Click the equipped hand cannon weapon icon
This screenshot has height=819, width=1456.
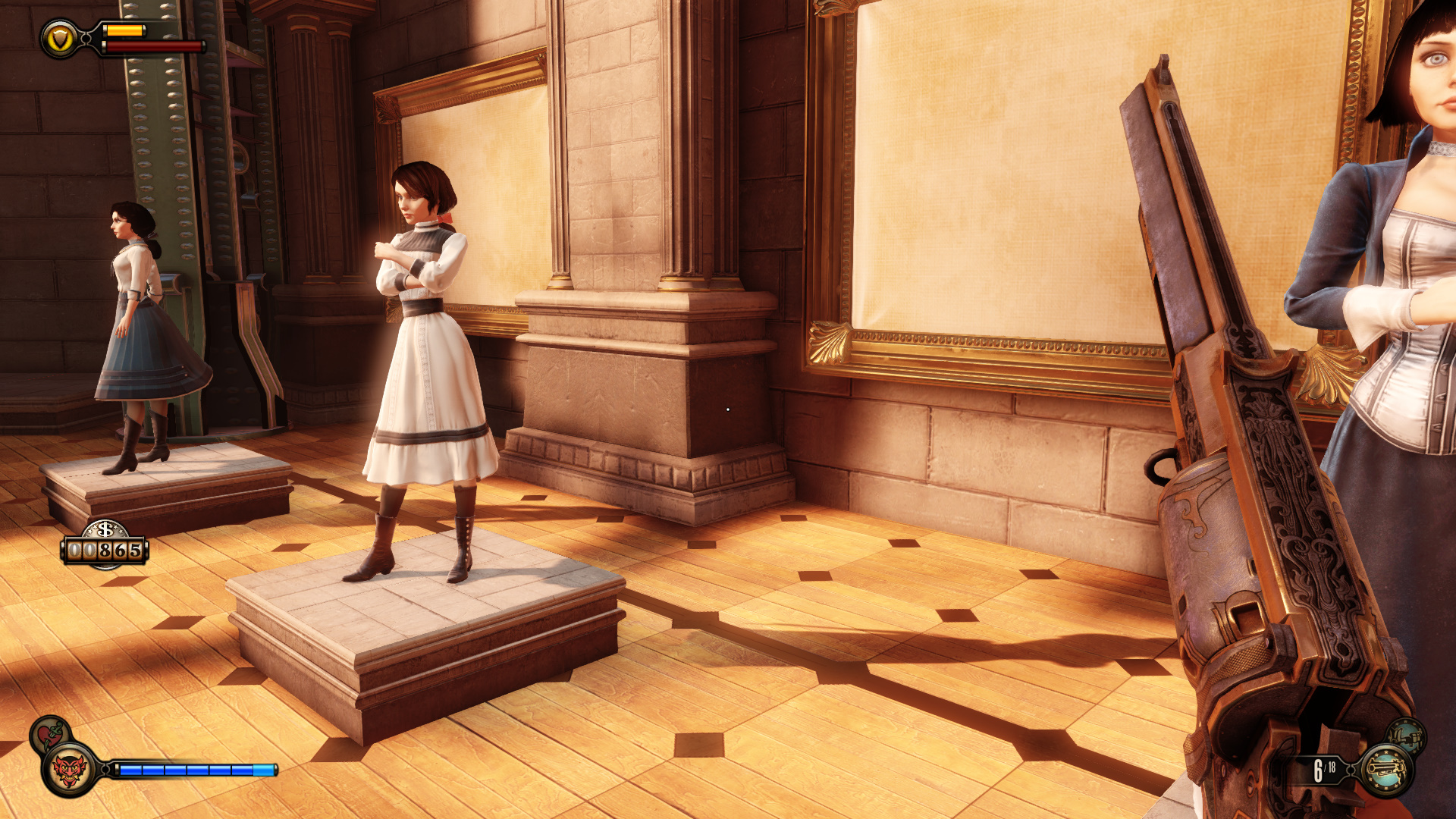(1385, 770)
